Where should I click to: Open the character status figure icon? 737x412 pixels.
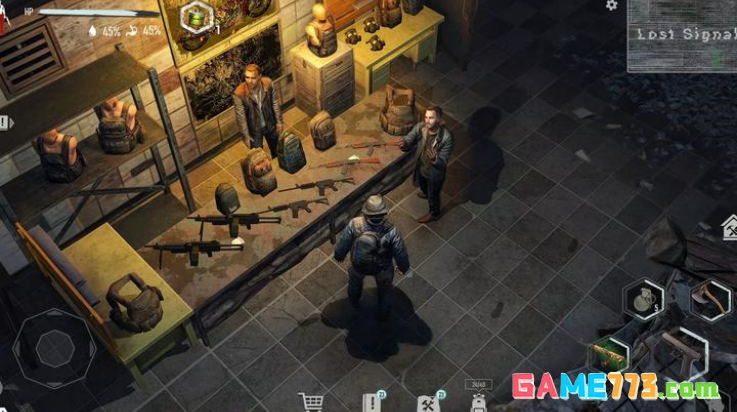coord(5,14)
